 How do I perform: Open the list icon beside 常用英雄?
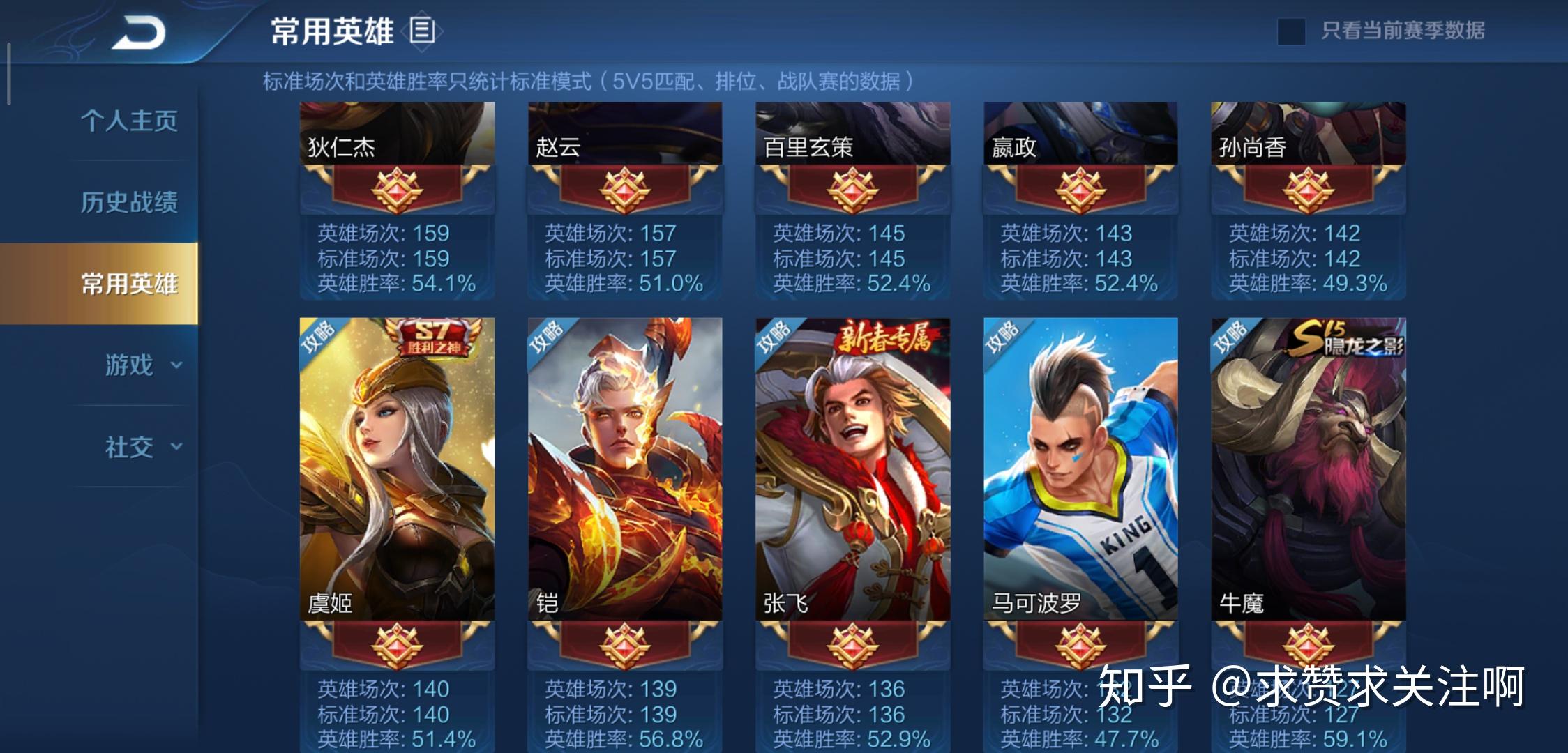(422, 31)
